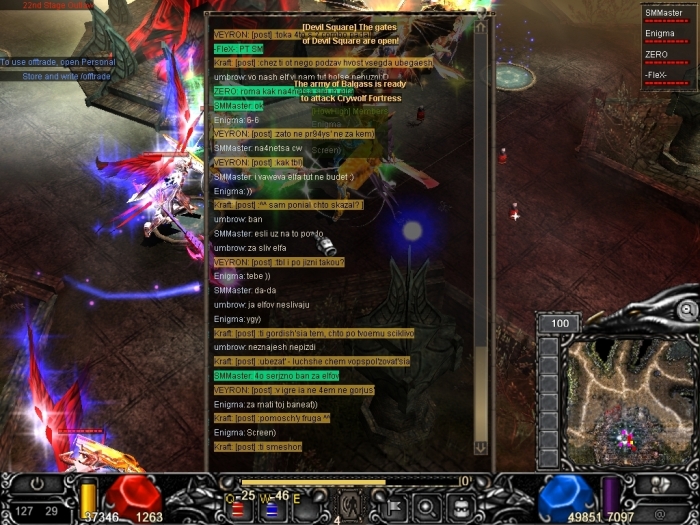
Task: Select party member ZERO
Action: coord(669,56)
